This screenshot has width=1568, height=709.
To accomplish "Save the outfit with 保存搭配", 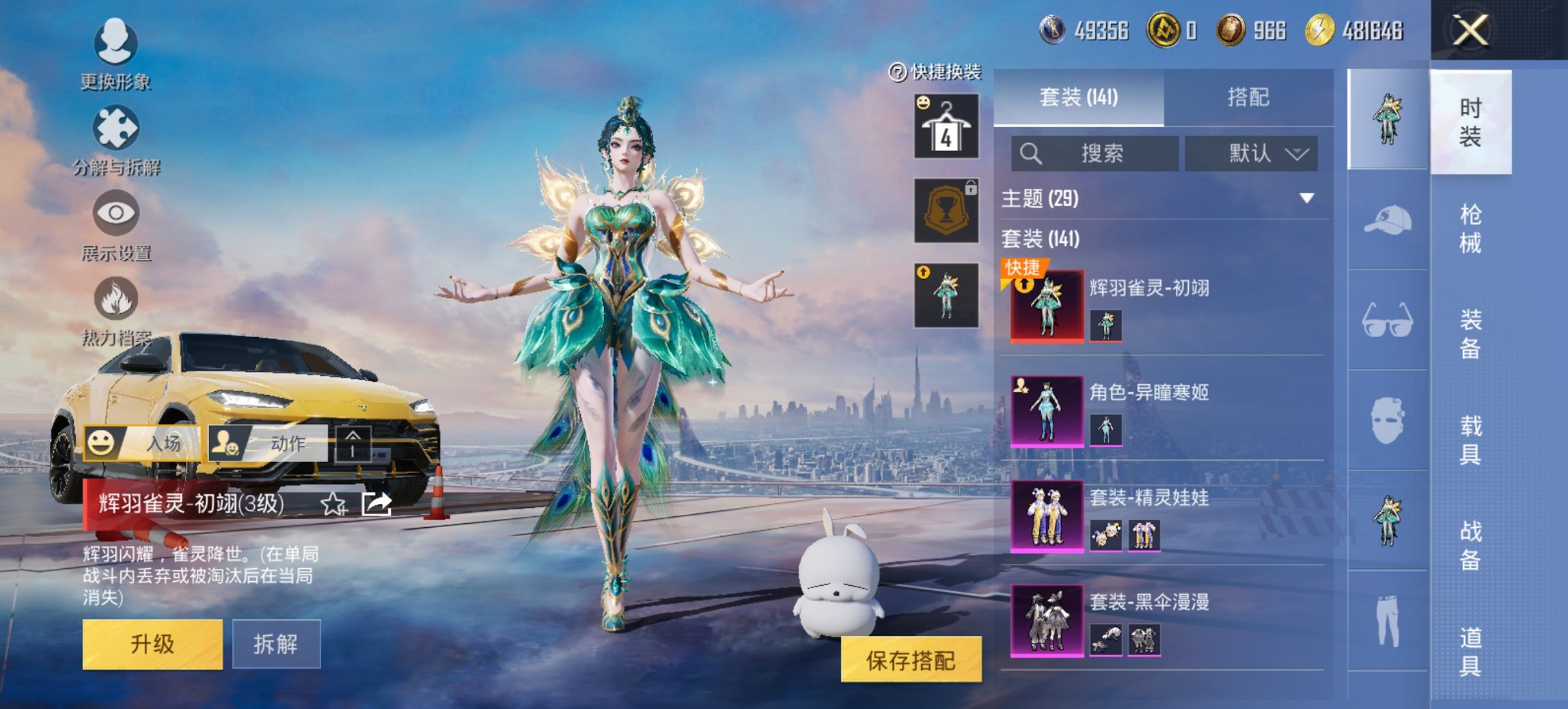I will (x=911, y=660).
